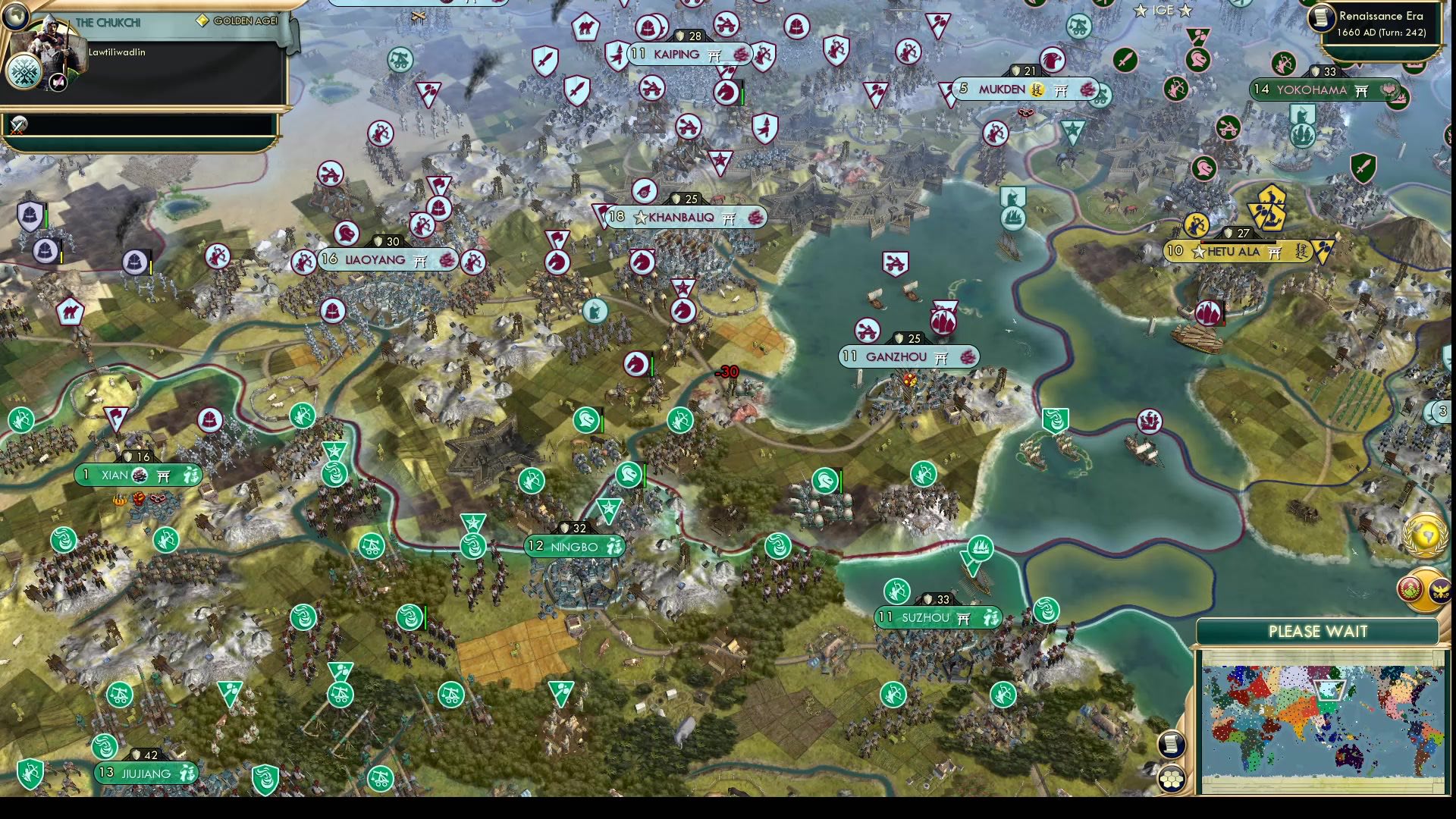Open the Lawtiliwadlin notification entry
1456x819 pixels.
(x=118, y=53)
